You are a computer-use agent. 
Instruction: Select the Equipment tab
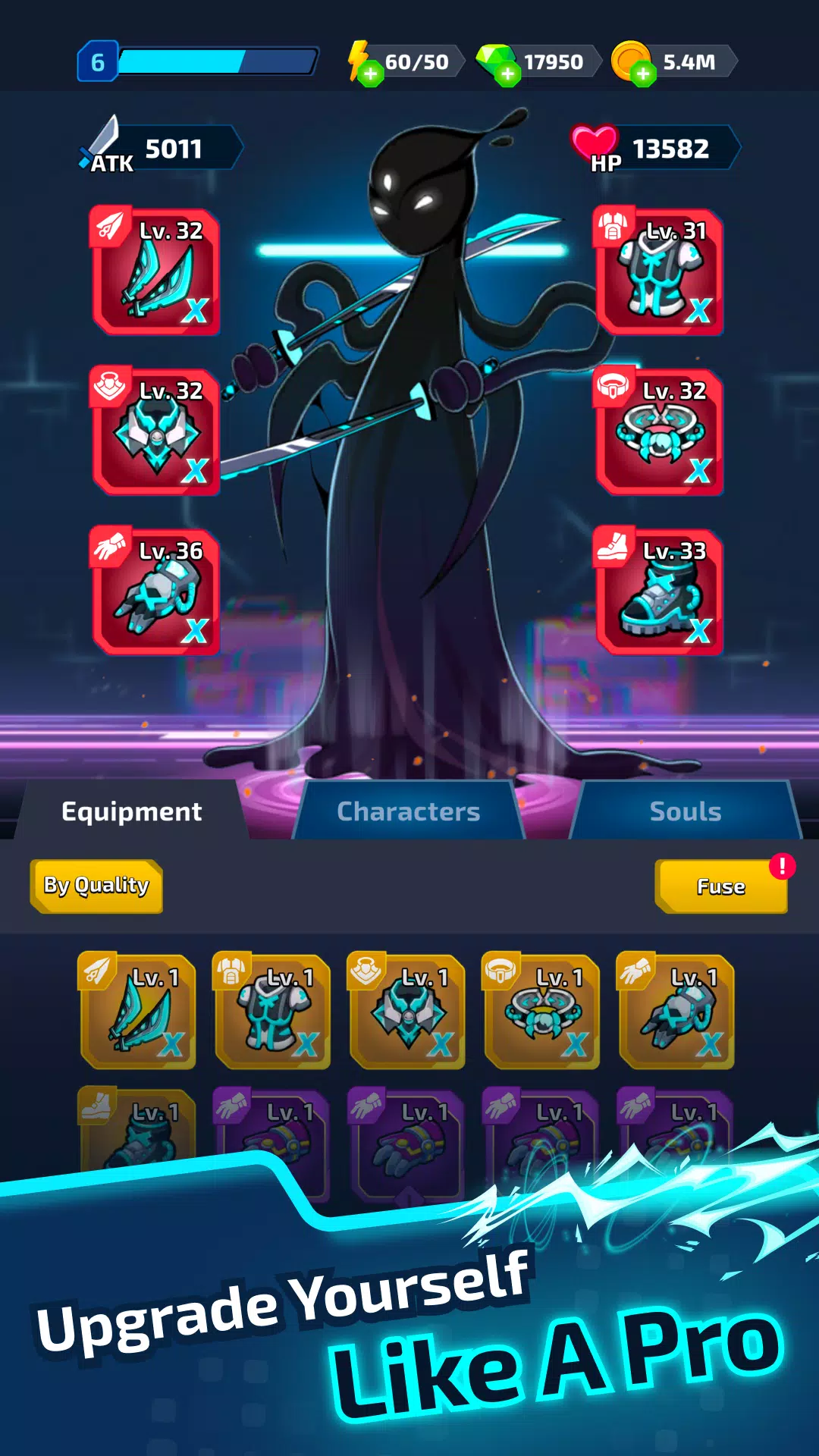point(132,811)
